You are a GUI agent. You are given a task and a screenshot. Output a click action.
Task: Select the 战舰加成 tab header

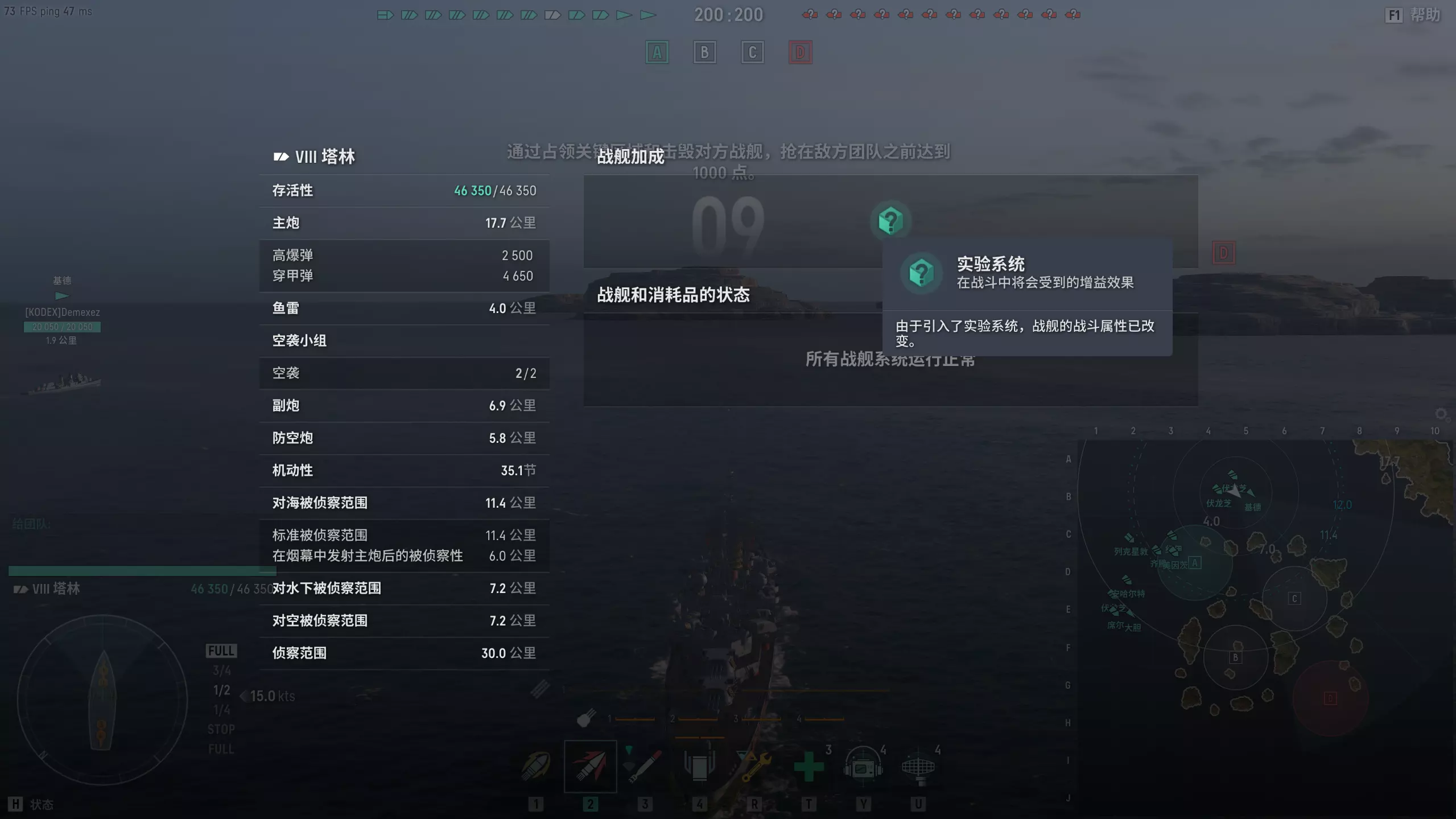click(x=630, y=157)
